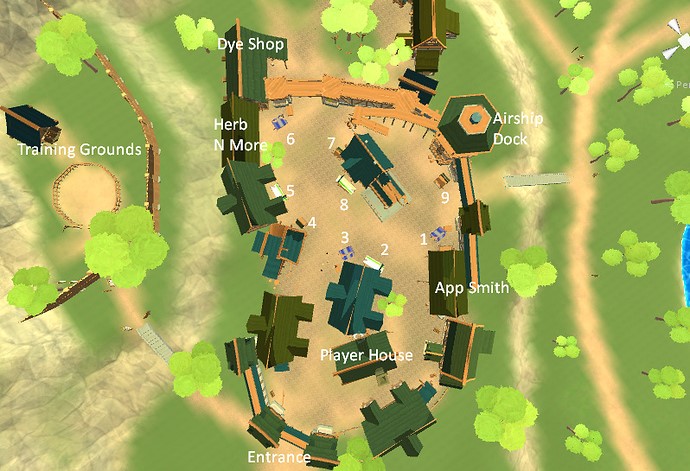Click map marker number 1

tap(424, 239)
